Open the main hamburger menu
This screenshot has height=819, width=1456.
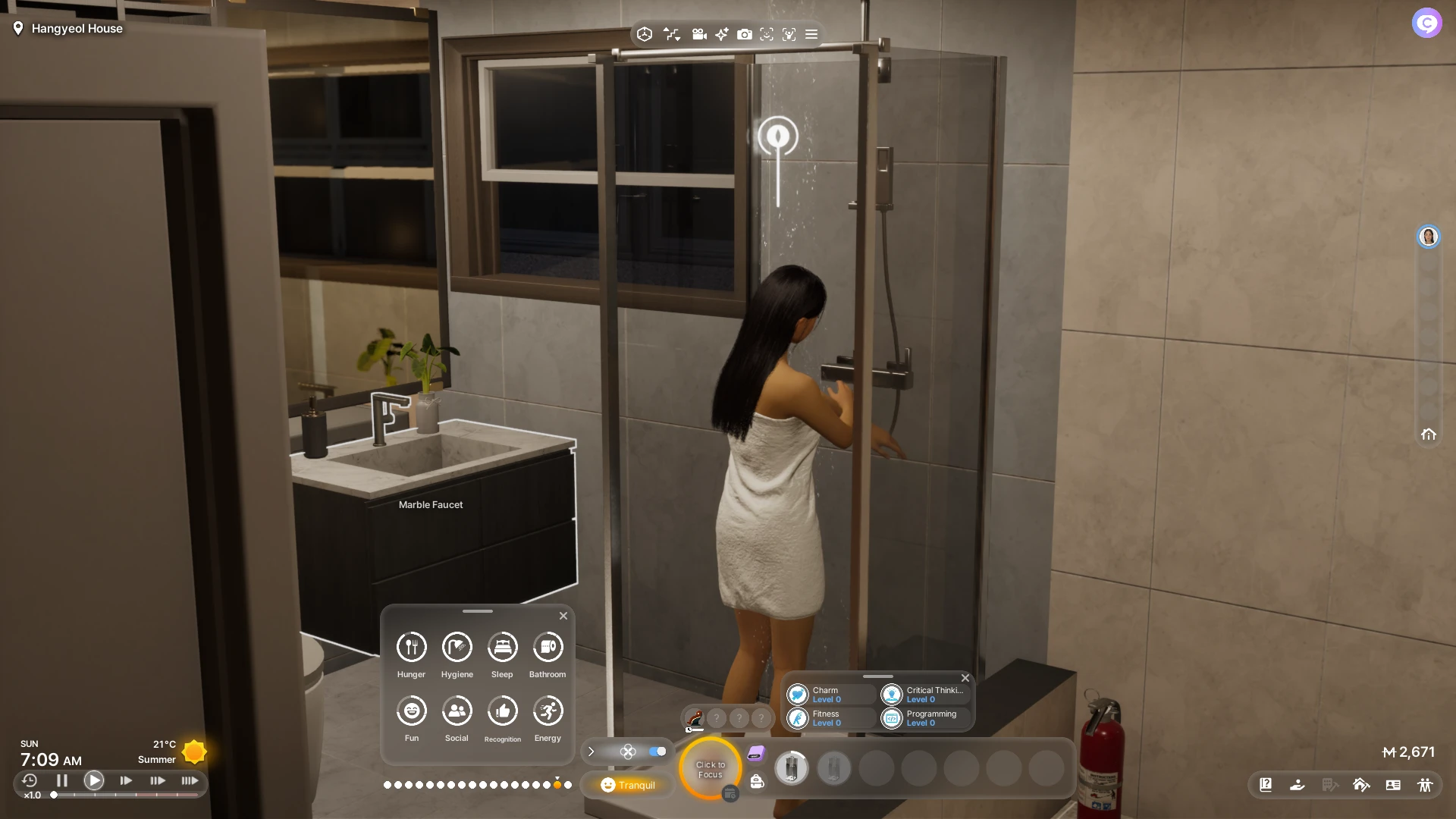(811, 34)
